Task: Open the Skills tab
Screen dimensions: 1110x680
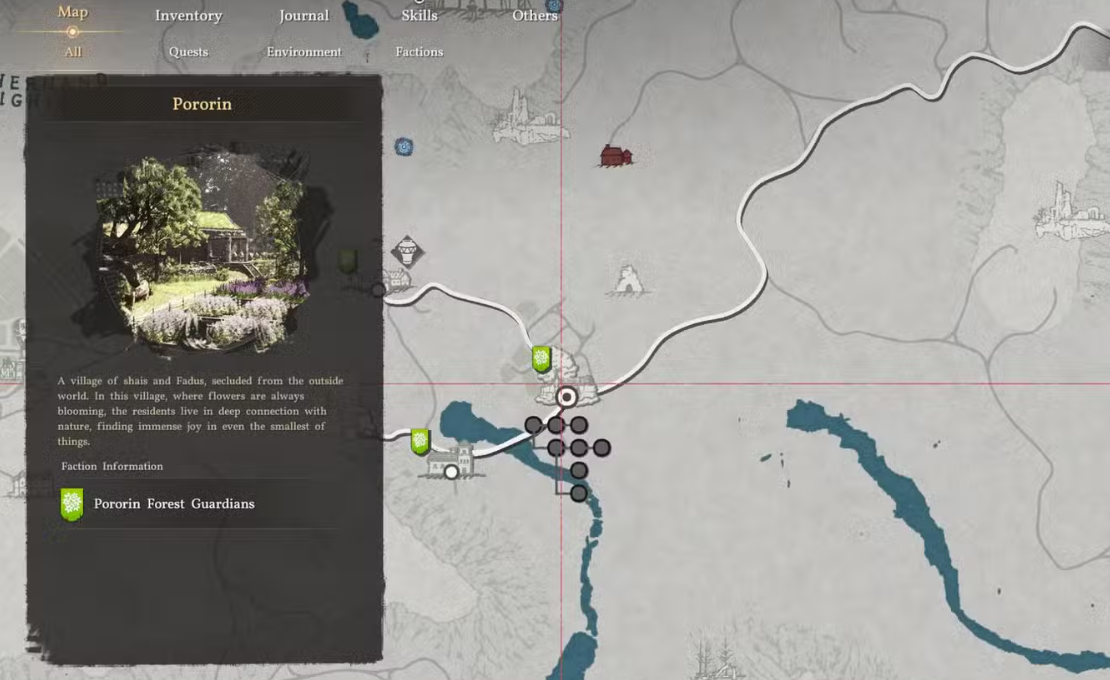Action: pos(419,15)
